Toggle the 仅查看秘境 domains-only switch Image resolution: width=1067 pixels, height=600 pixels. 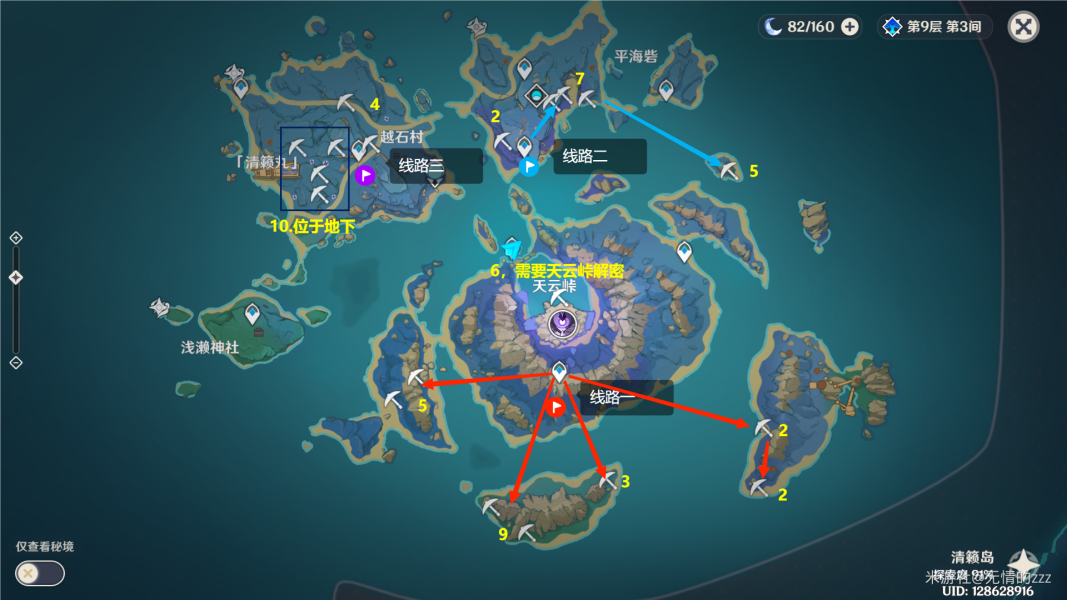40,573
